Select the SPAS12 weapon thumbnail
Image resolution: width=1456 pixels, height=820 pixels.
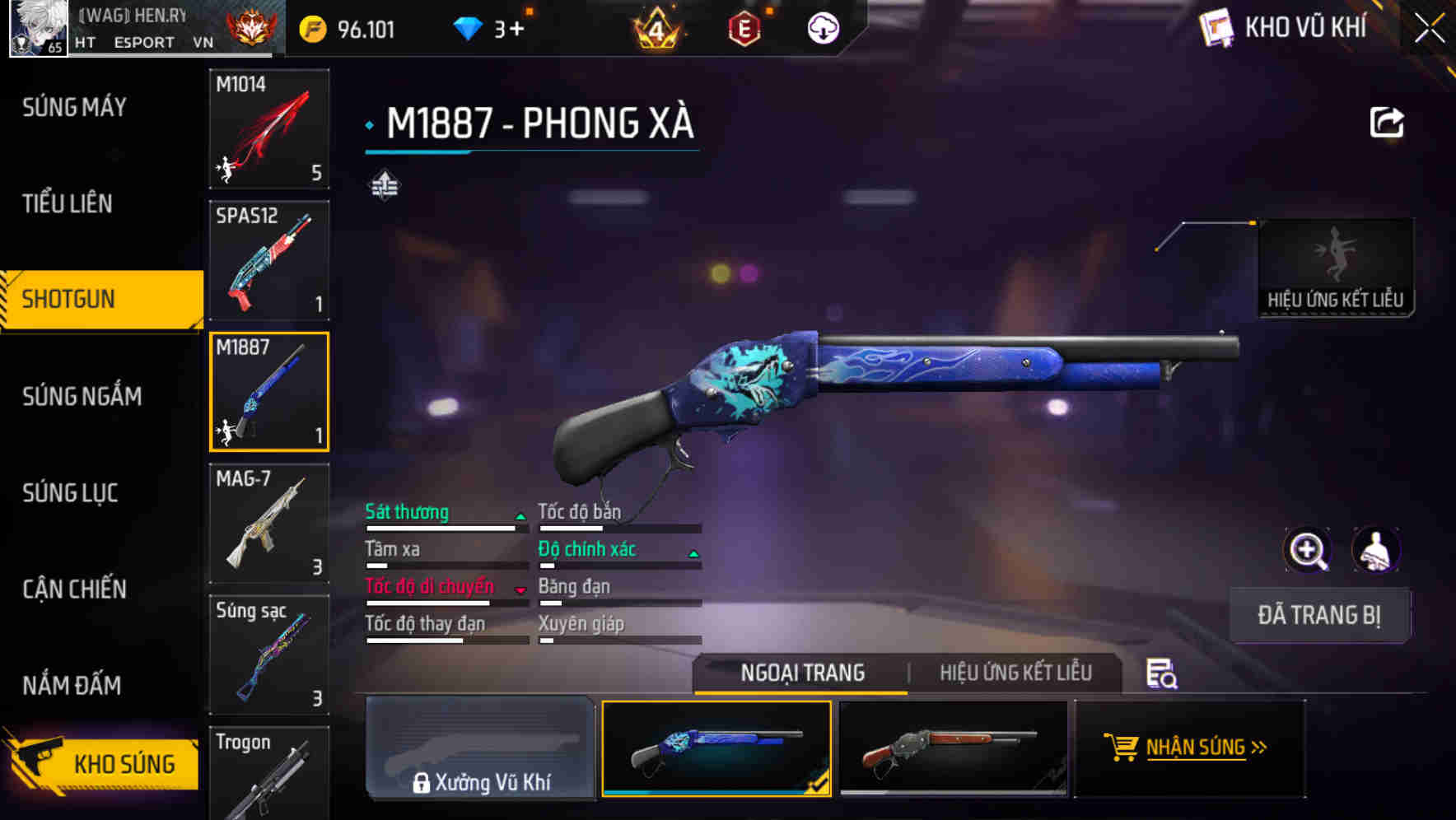click(268, 260)
